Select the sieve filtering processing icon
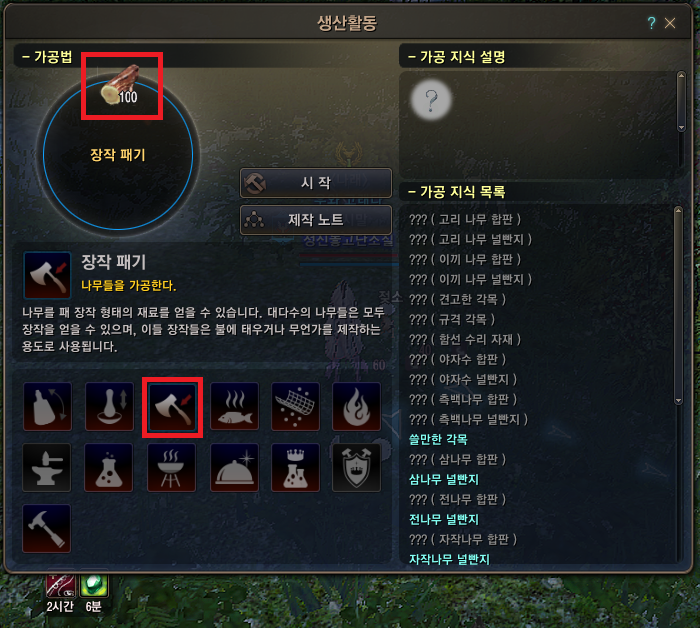Screen dimensions: 700x628 (x=296, y=406)
